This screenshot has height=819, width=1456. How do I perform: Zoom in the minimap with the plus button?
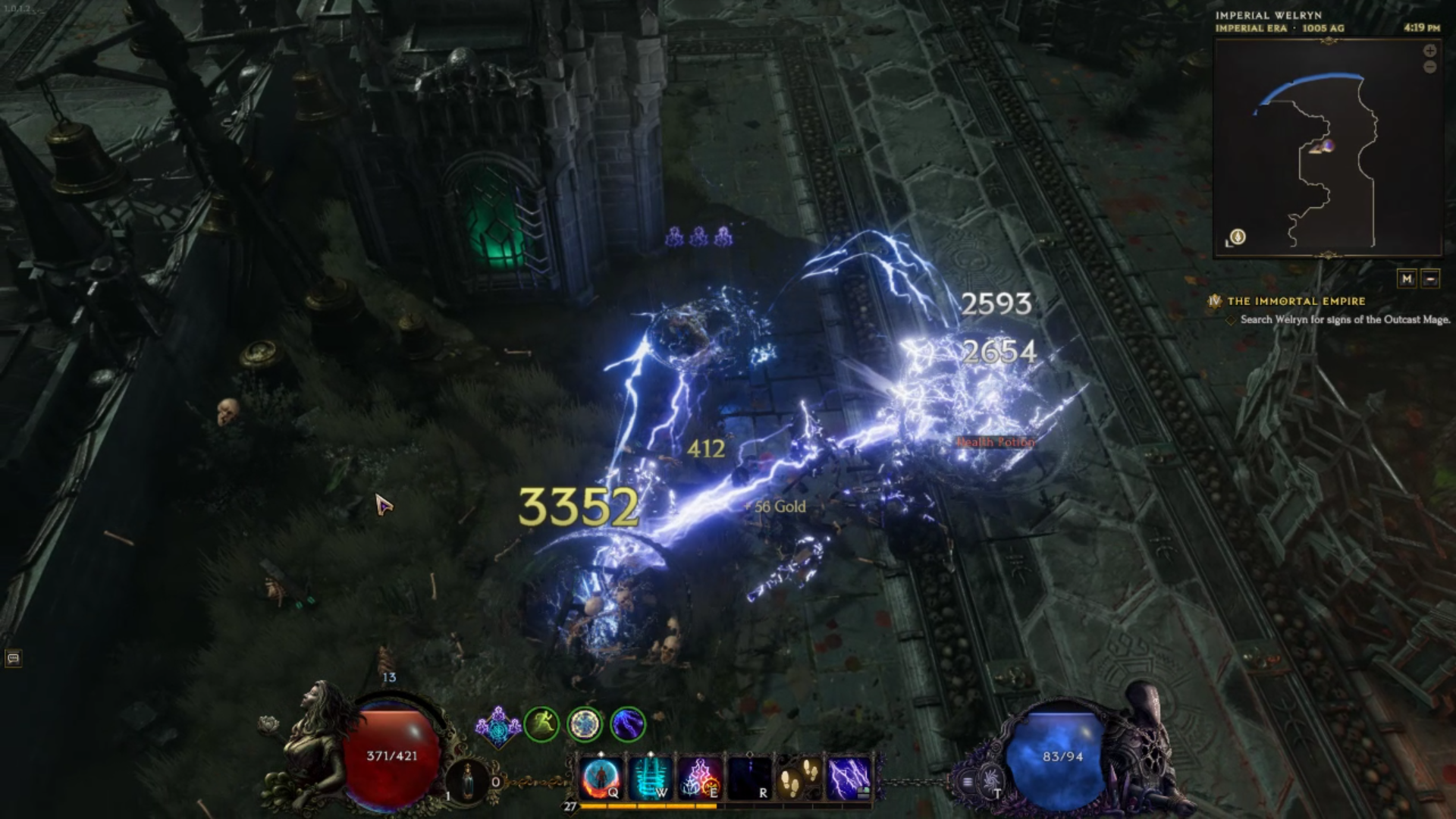coord(1430,51)
